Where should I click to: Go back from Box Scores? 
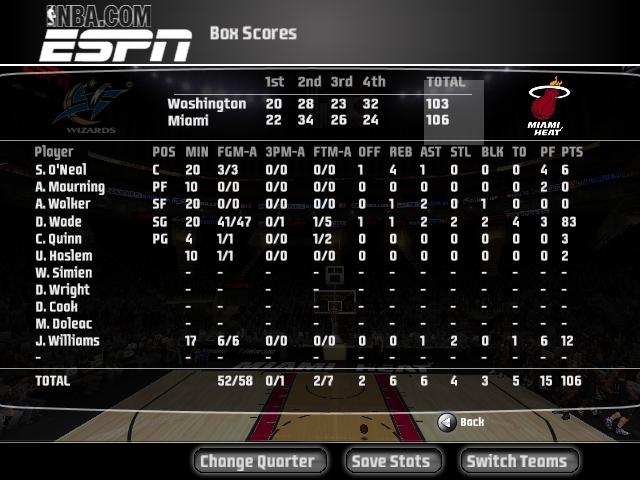(x=461, y=422)
